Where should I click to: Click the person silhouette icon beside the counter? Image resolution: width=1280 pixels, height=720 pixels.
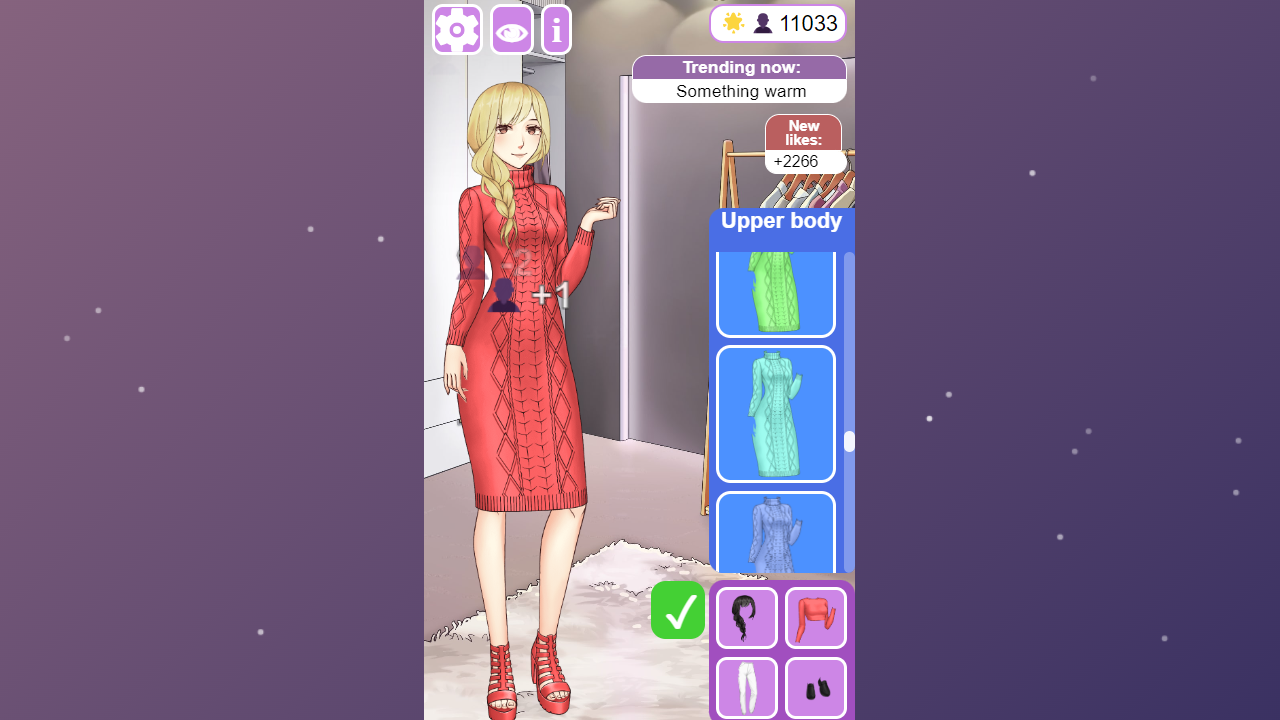pyautogui.click(x=761, y=22)
